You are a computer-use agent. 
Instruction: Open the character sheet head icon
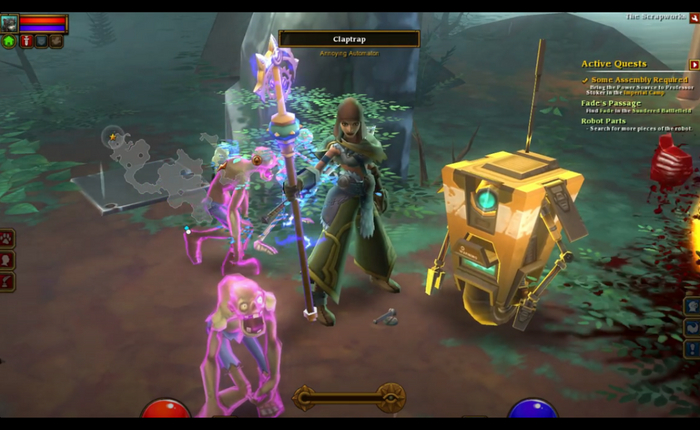[x=7, y=259]
